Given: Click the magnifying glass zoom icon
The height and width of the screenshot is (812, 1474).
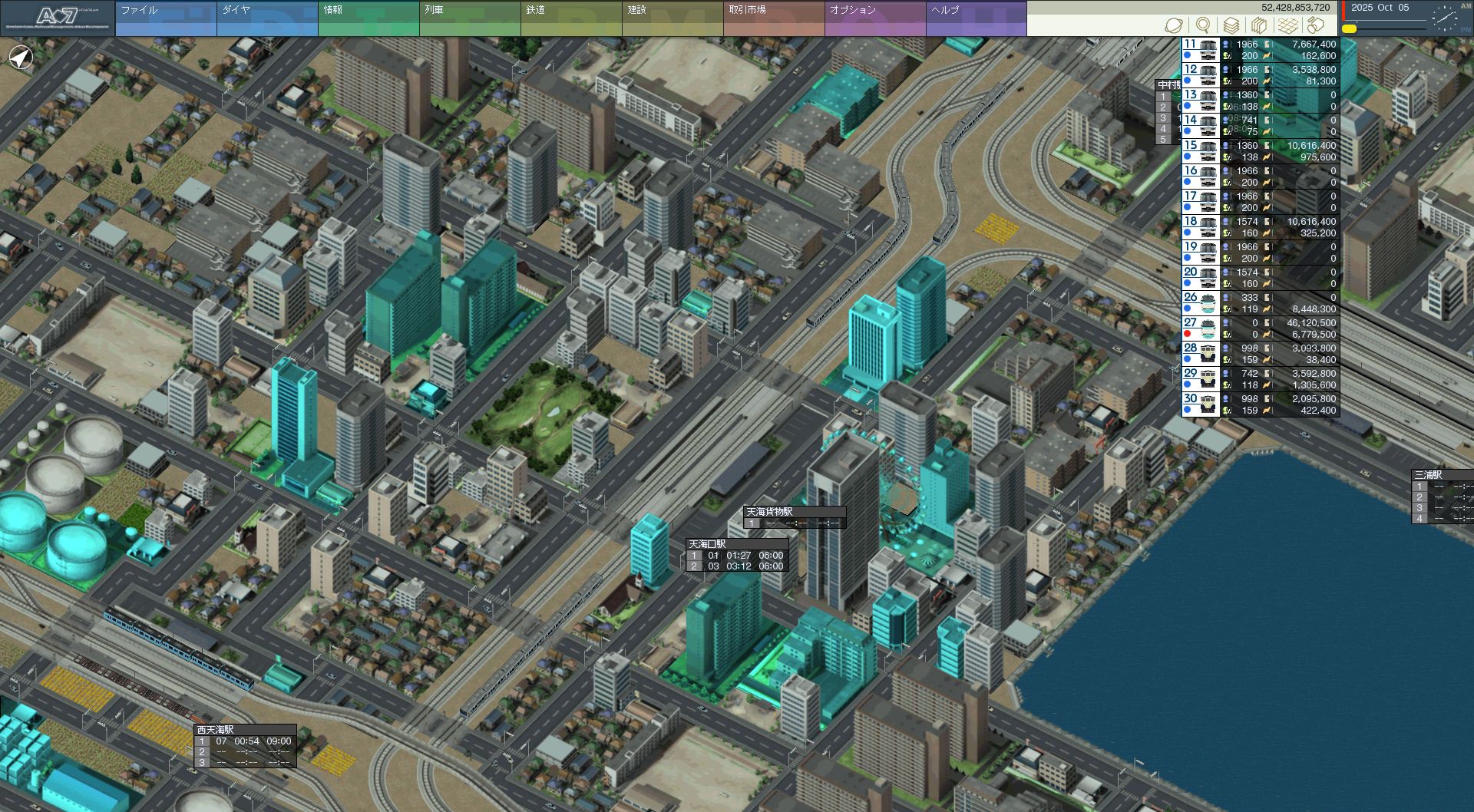Looking at the screenshot, I should (1203, 25).
